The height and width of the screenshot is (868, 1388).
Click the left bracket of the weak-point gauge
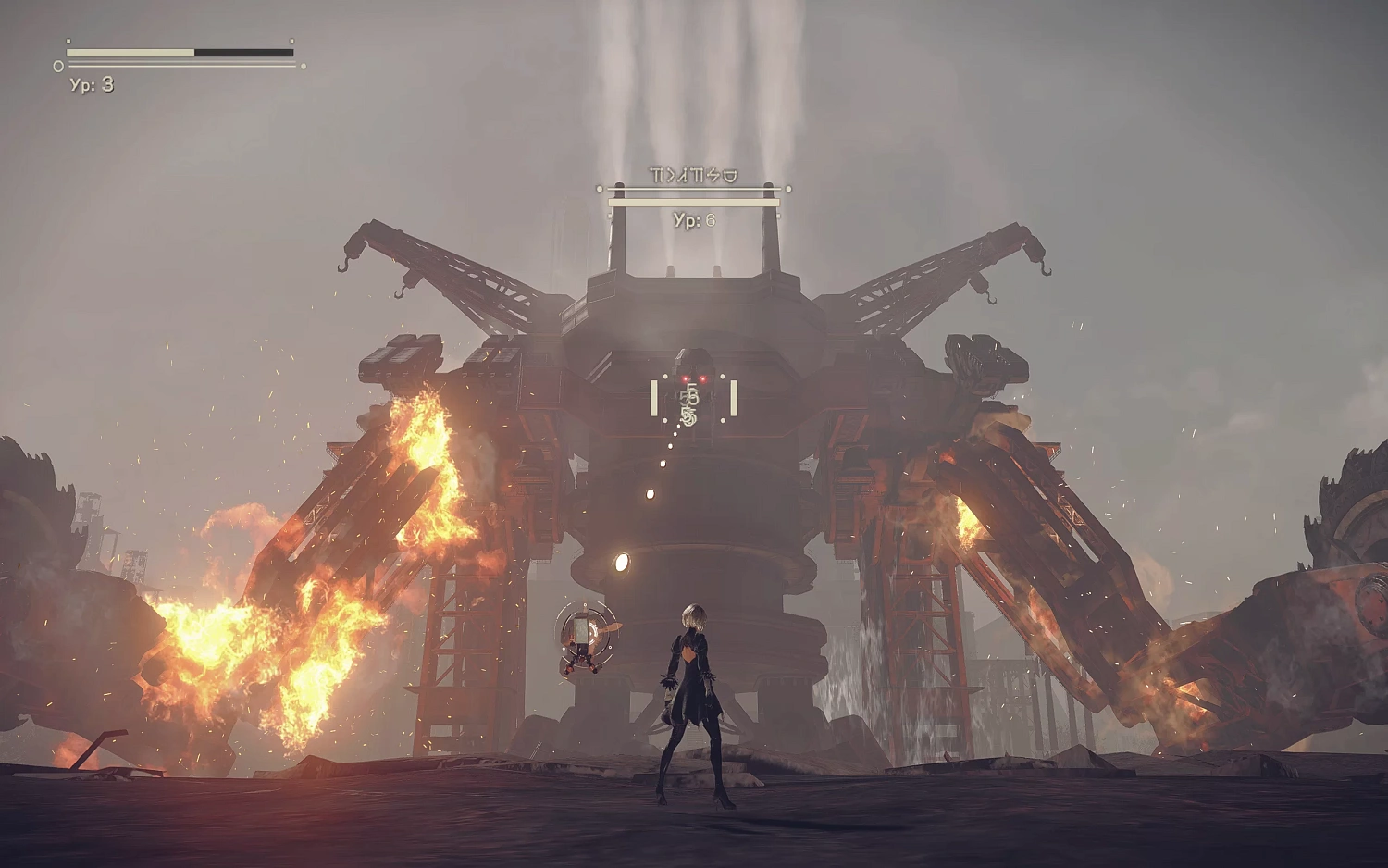point(654,398)
